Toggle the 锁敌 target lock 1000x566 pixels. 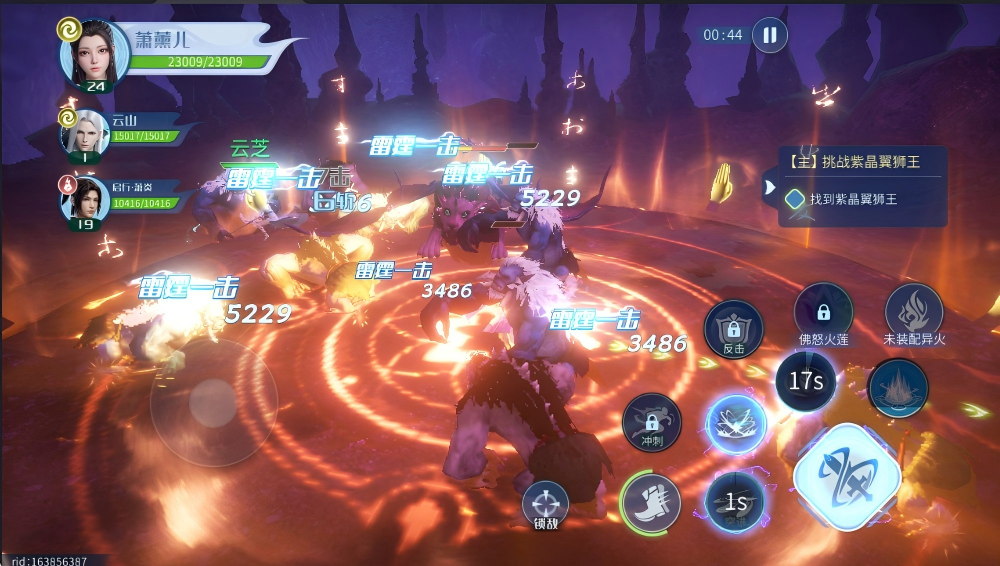[545, 504]
